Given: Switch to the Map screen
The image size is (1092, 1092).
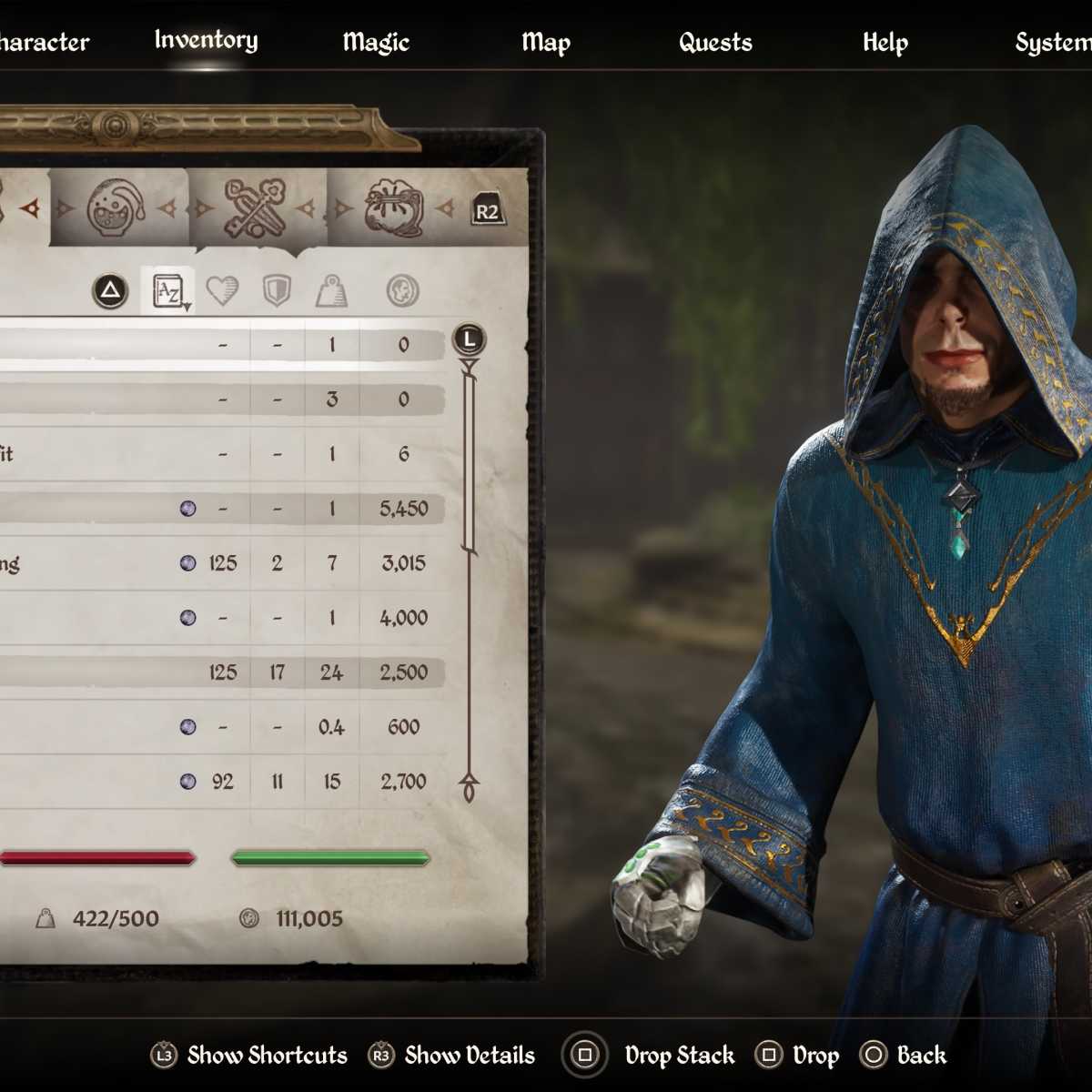Looking at the screenshot, I should (546, 42).
